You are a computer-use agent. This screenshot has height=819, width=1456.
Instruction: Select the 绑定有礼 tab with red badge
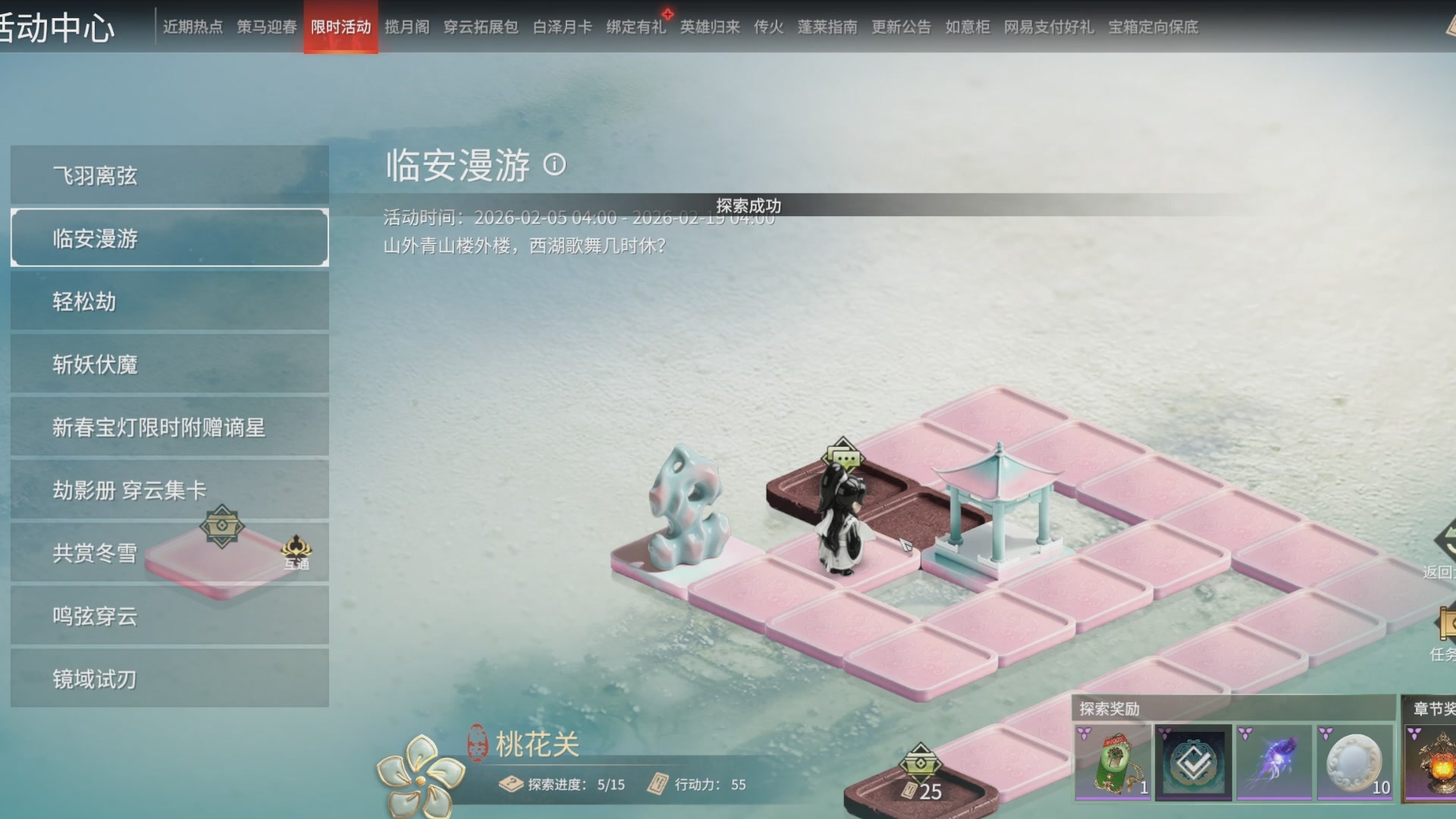point(635,26)
